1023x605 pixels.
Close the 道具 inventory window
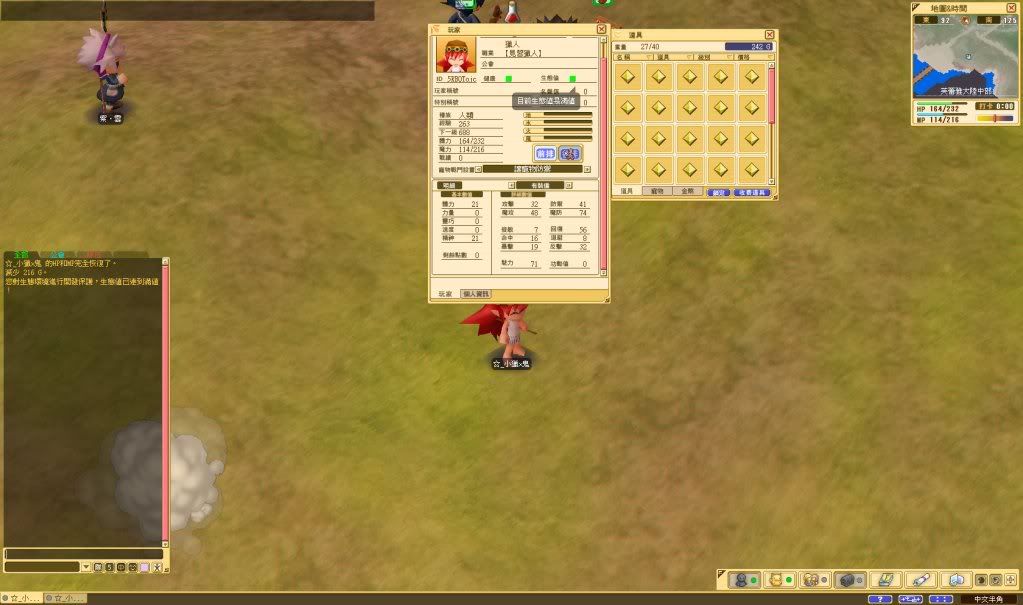(769, 34)
